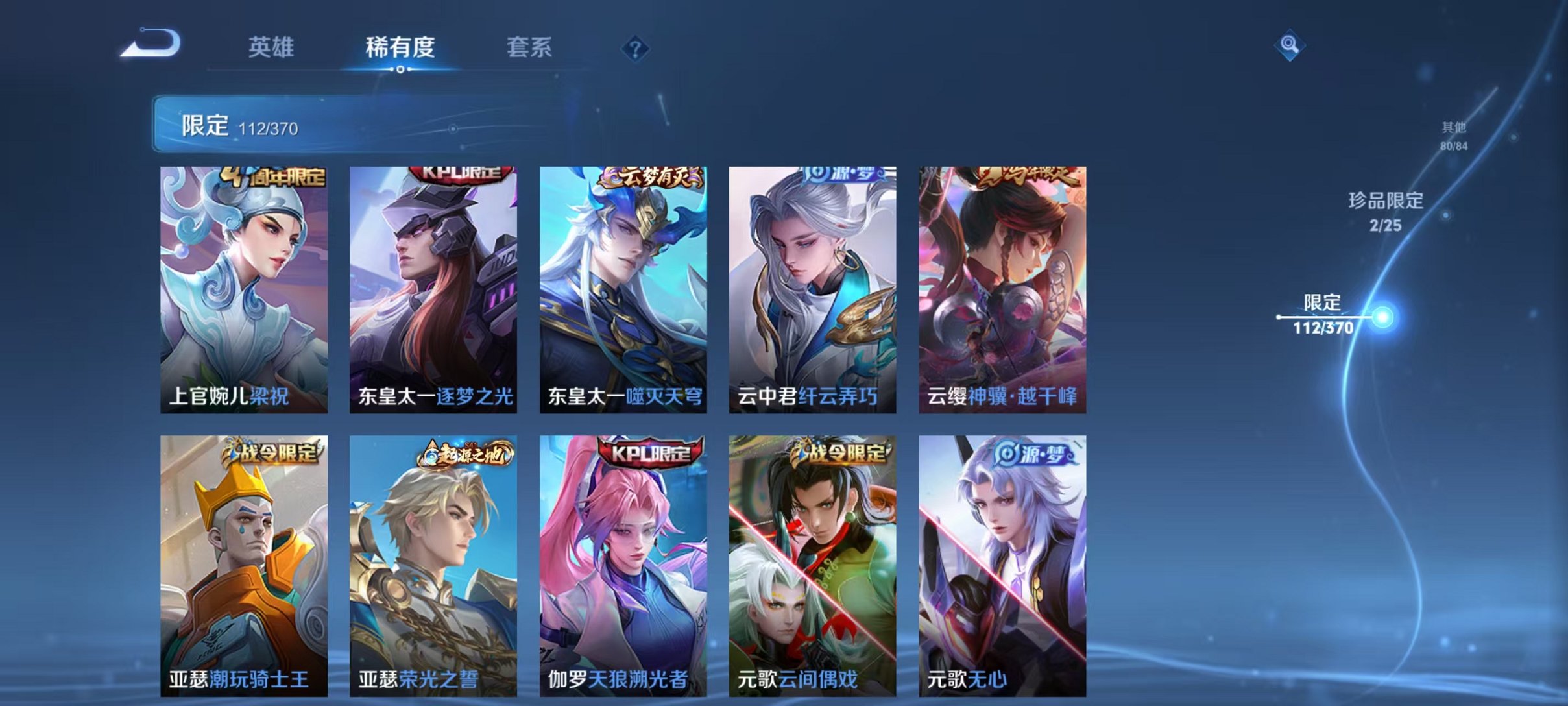Select the 稀有度 tab
1568x706 pixels.
tap(401, 47)
